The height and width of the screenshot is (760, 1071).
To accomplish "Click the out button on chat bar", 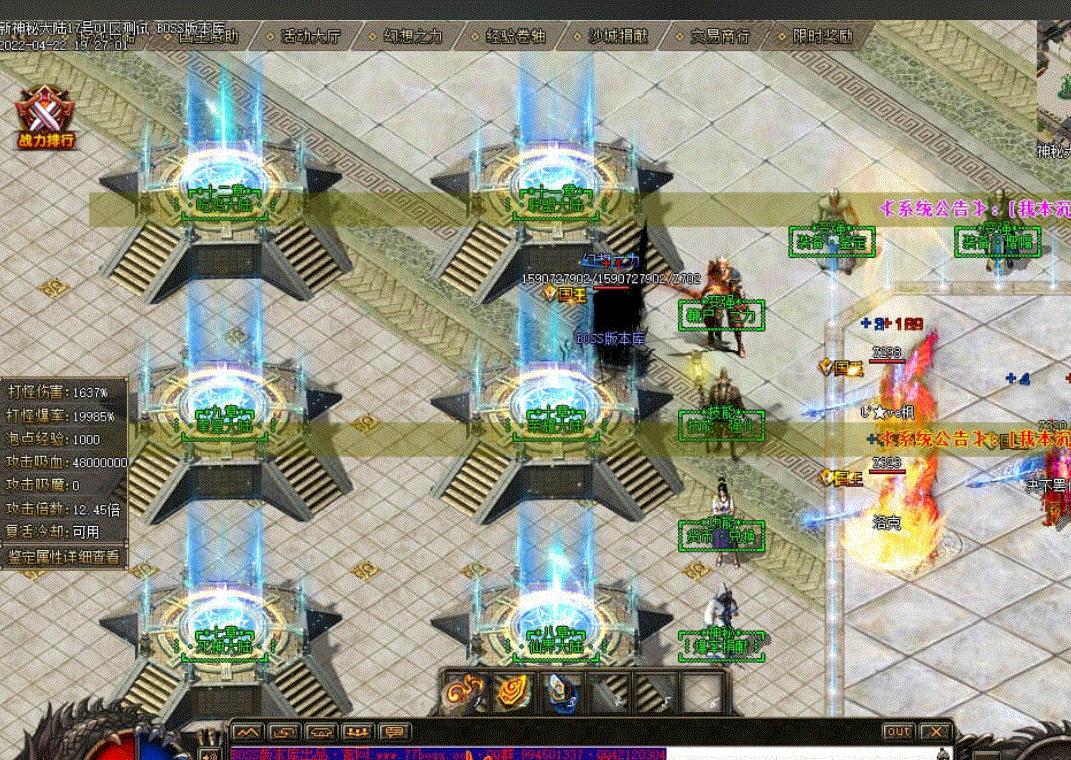I will [898, 732].
